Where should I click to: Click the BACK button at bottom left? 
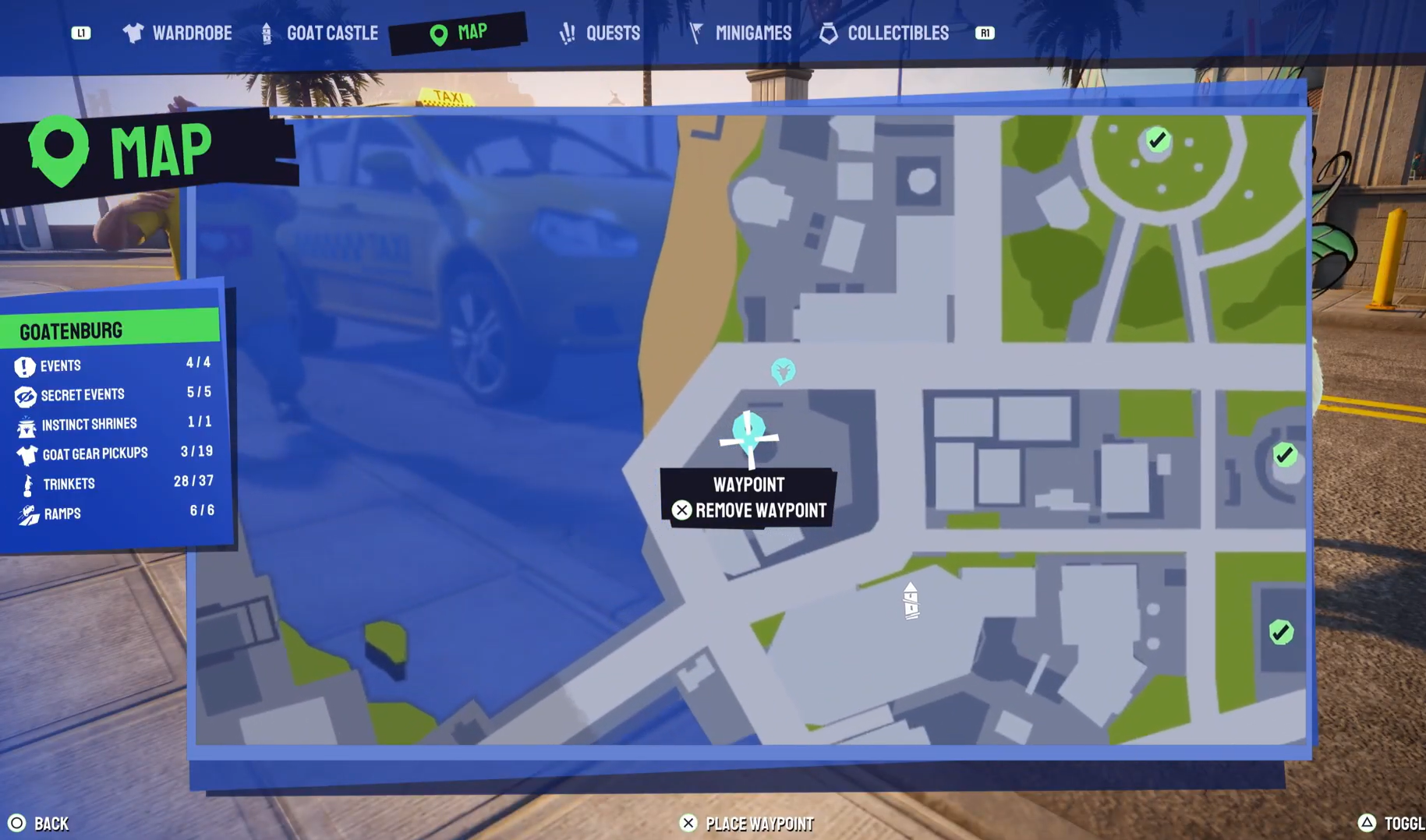[43, 823]
